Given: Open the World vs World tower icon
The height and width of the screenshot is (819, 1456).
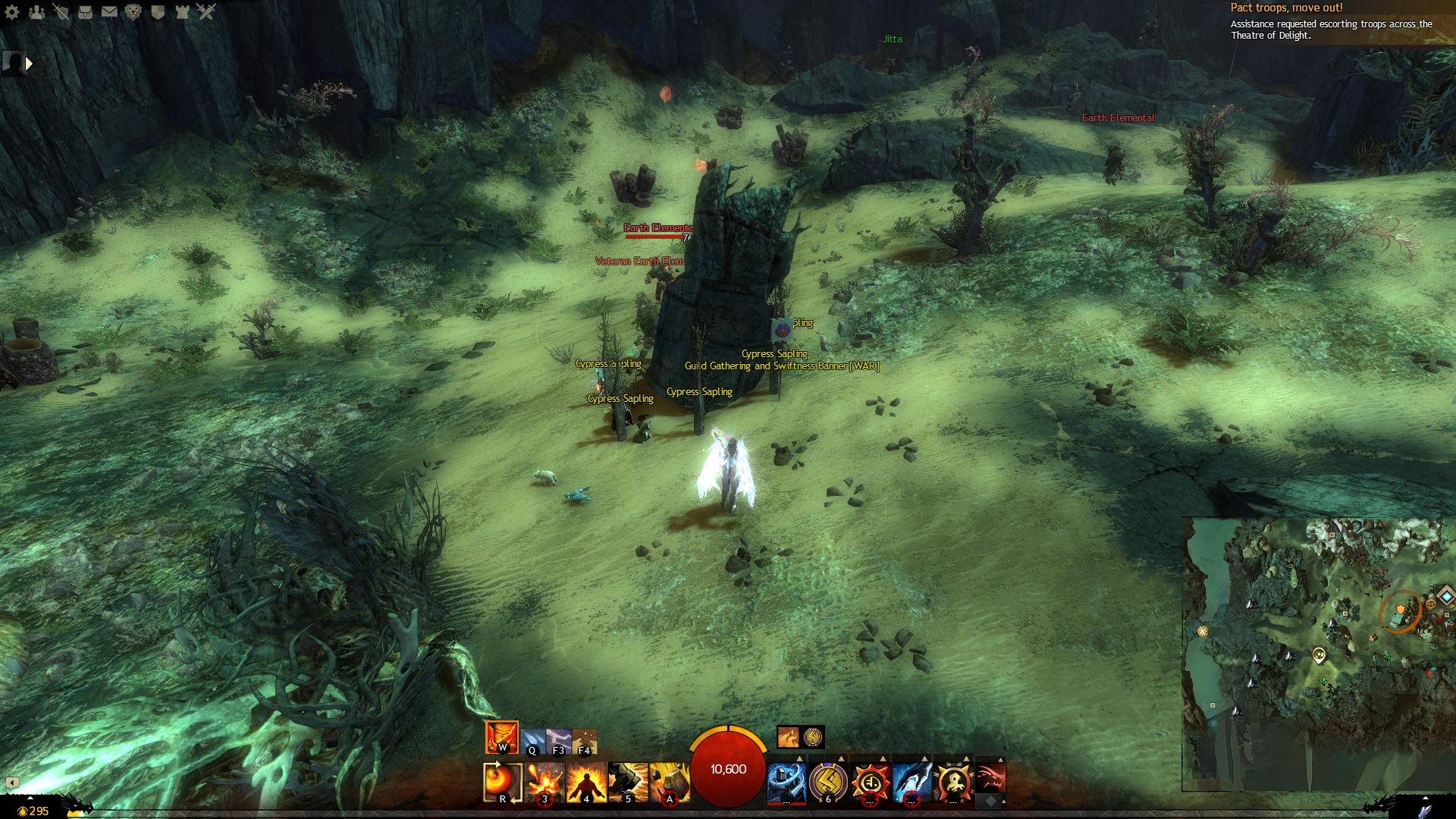Looking at the screenshot, I should pos(182,11).
